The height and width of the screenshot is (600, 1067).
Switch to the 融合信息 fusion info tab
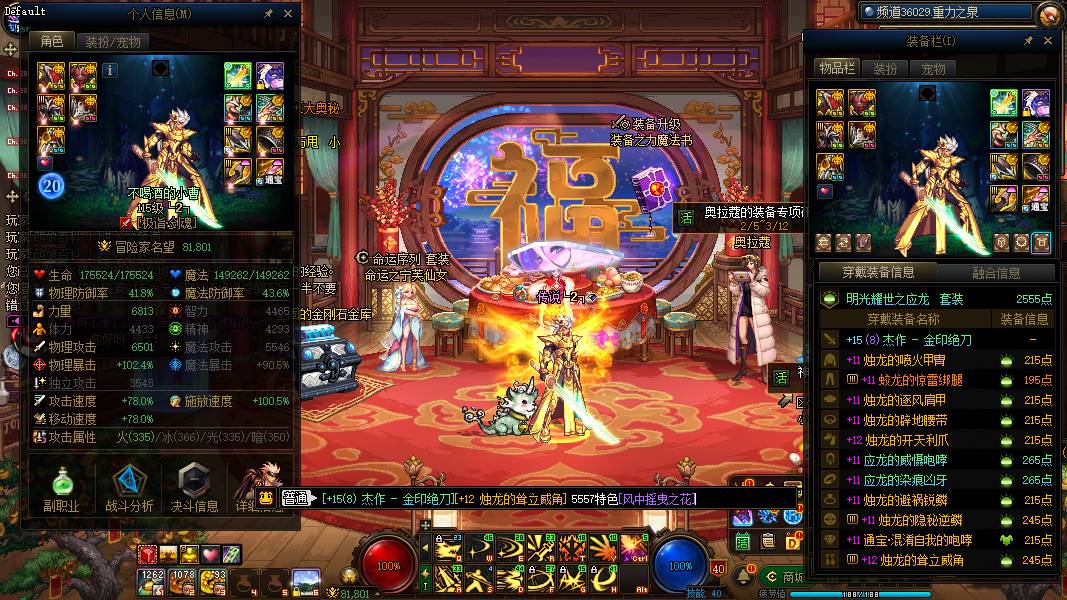tap(996, 272)
